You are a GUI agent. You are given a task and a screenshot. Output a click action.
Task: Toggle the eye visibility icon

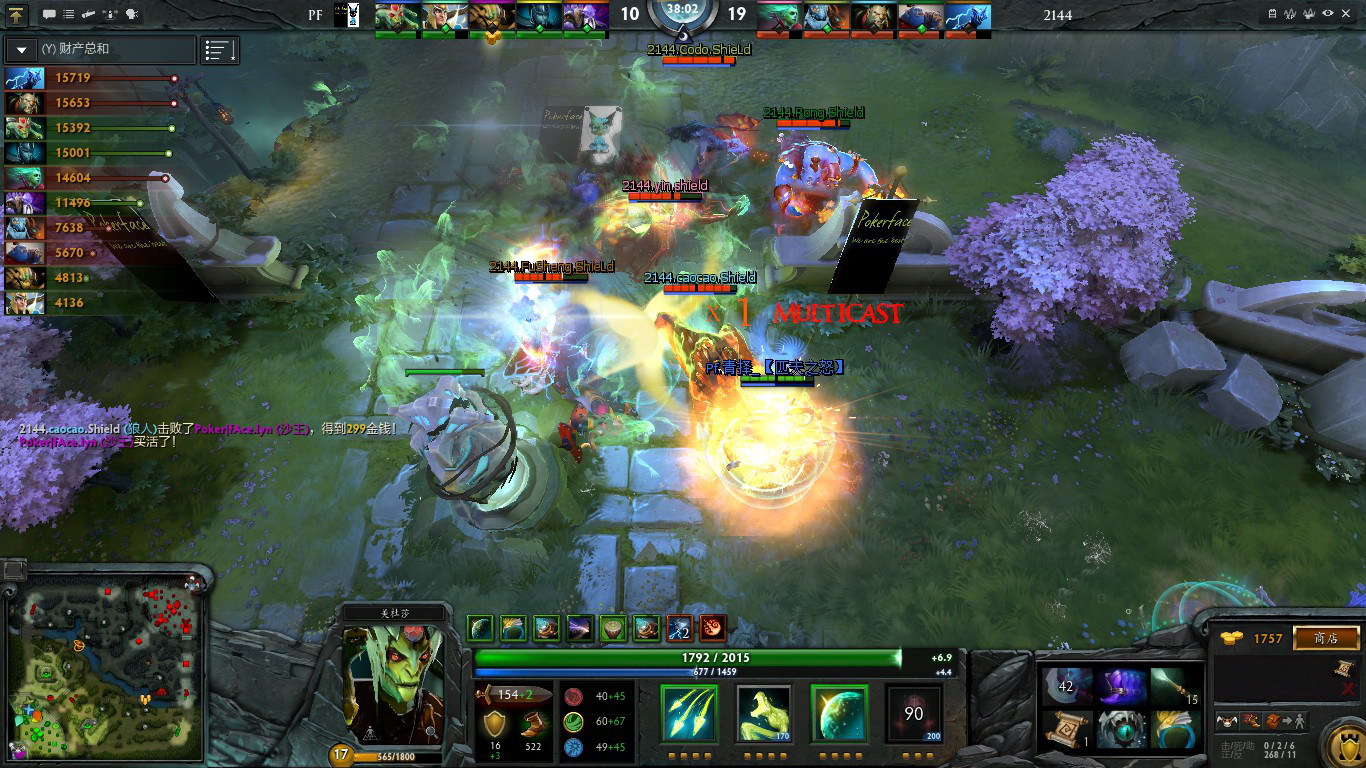coord(1328,14)
